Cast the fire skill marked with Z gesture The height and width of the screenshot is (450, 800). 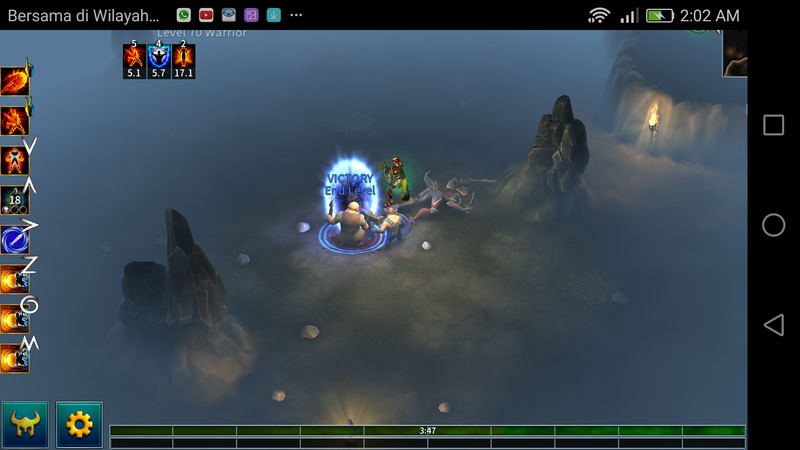[14, 279]
